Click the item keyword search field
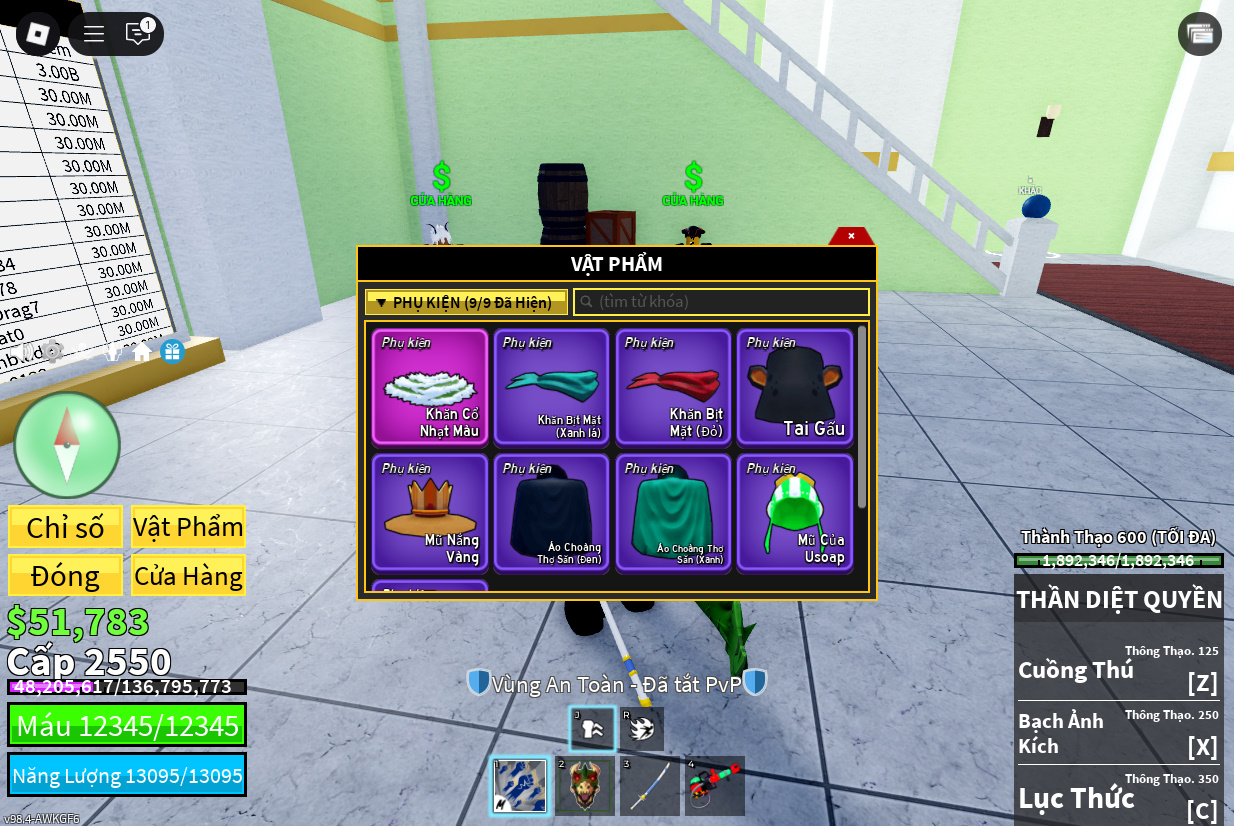1234x826 pixels. (x=721, y=302)
